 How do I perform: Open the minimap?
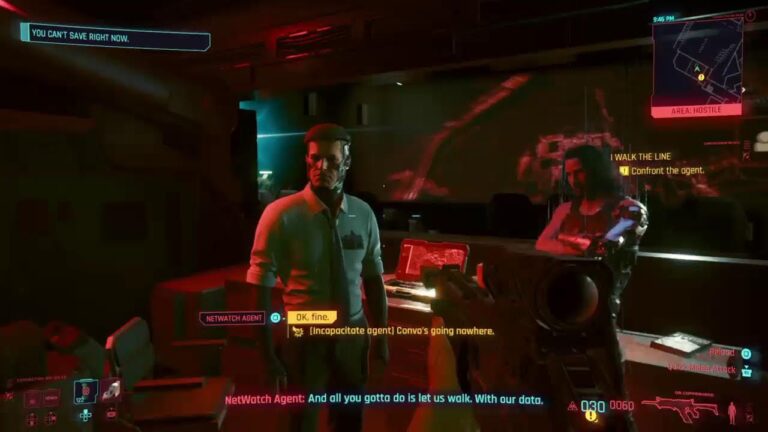(x=697, y=58)
